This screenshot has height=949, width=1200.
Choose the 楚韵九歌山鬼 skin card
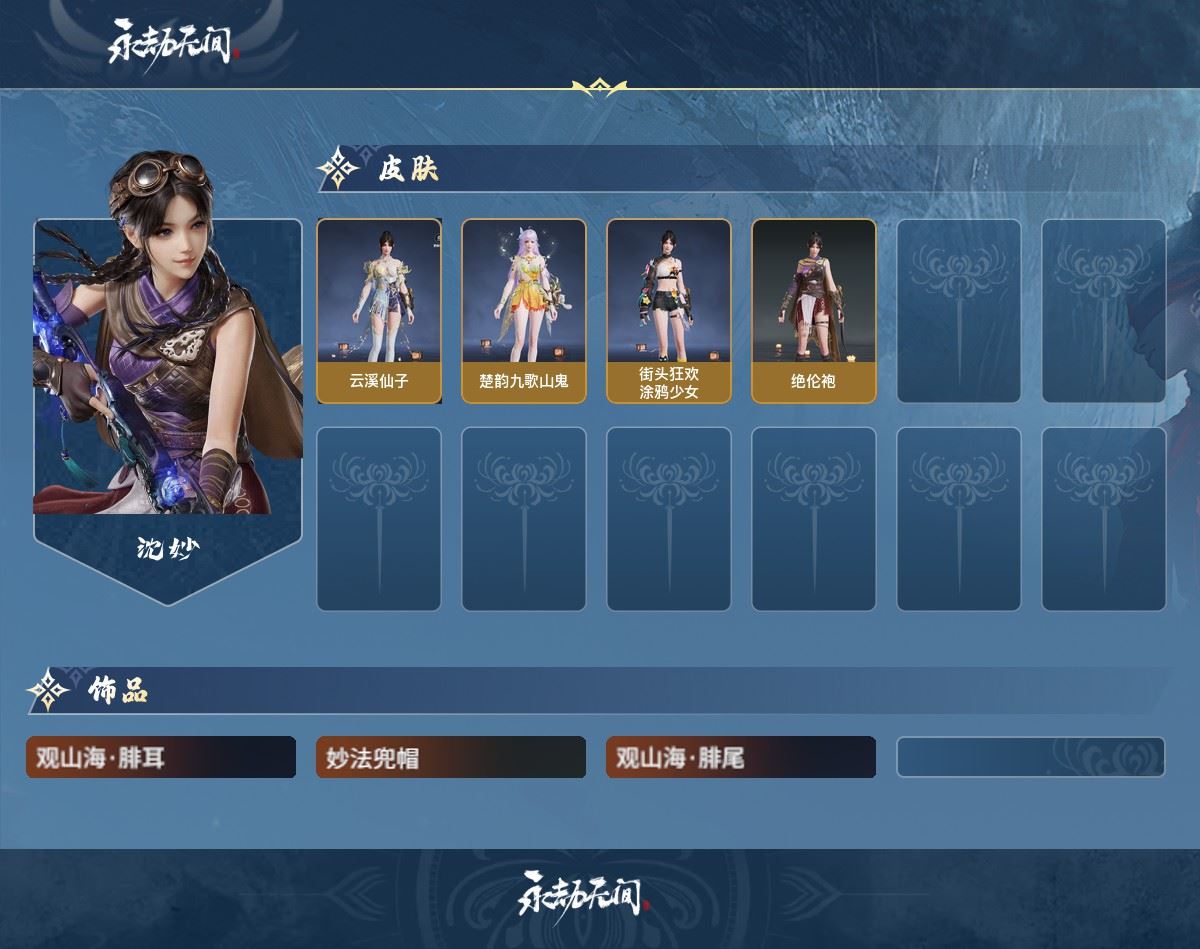tap(523, 311)
